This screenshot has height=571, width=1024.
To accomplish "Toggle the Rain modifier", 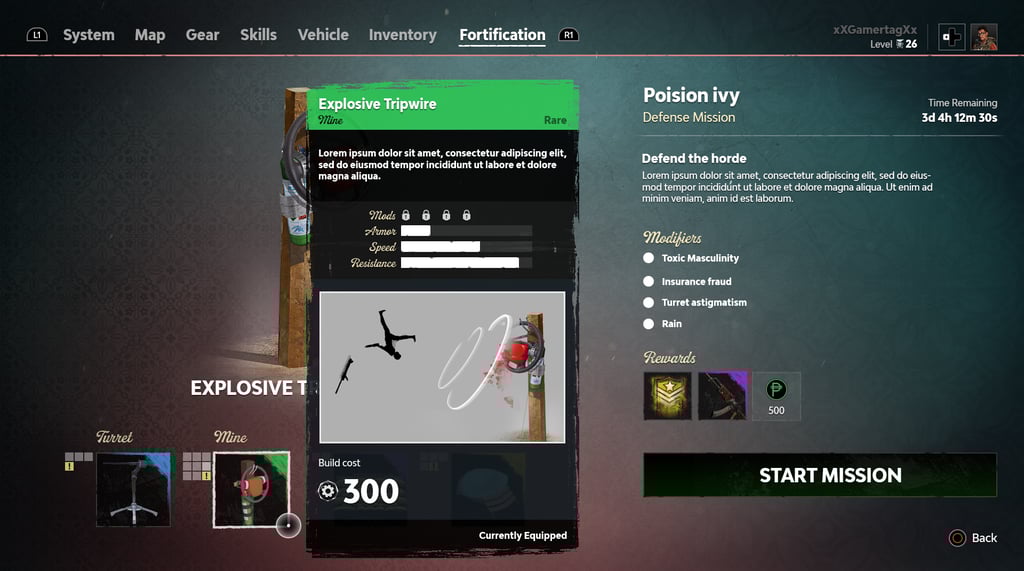I will pyautogui.click(x=649, y=324).
